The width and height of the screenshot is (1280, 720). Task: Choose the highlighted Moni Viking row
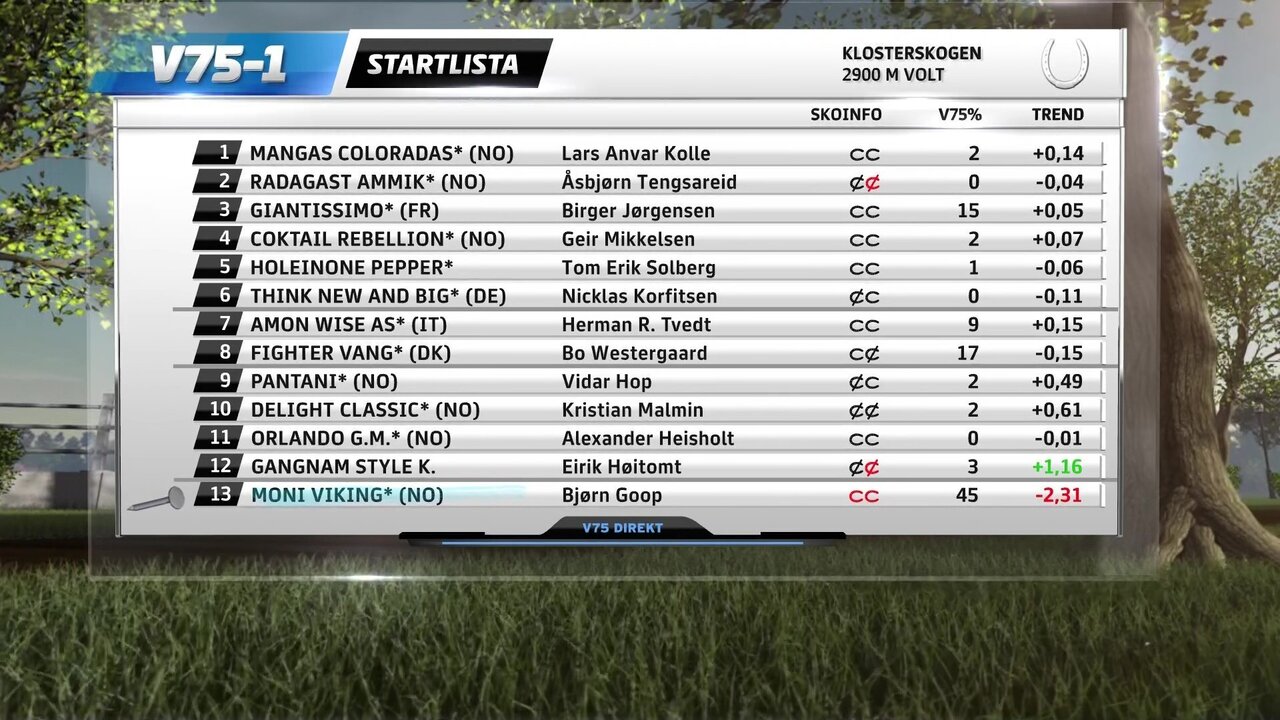click(x=346, y=495)
